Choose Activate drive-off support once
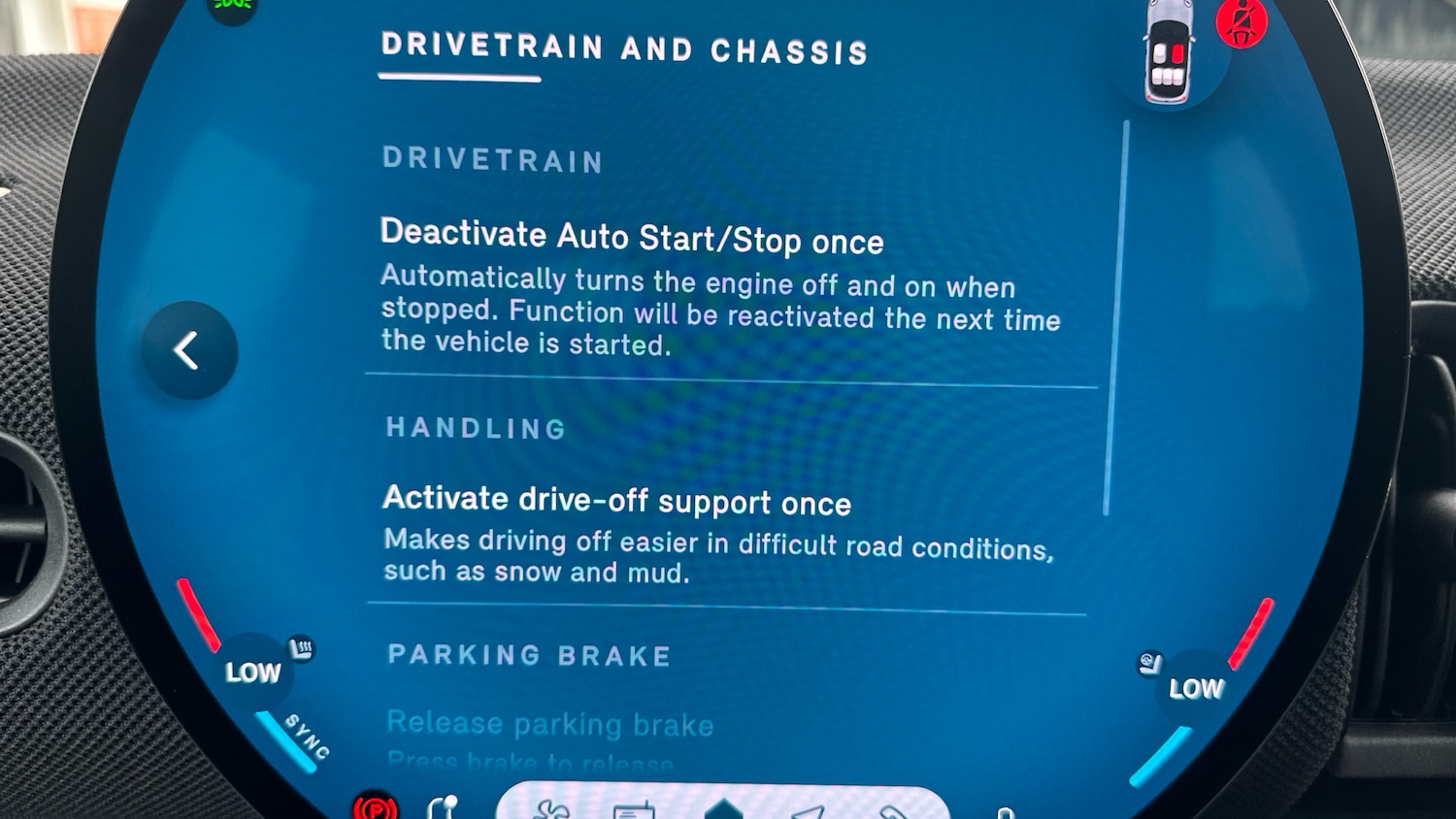 tap(616, 501)
